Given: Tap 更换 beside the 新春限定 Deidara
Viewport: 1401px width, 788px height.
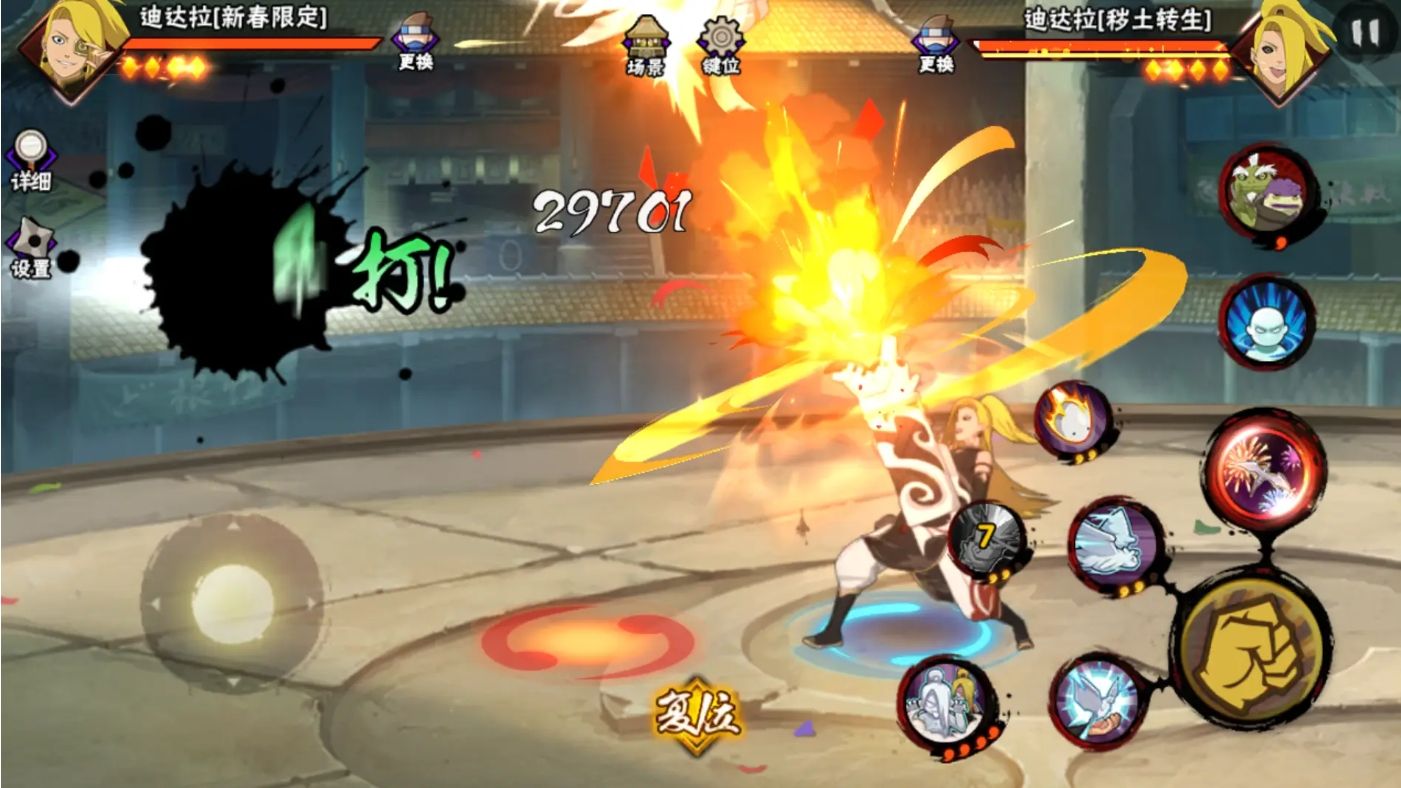Looking at the screenshot, I should click(416, 42).
